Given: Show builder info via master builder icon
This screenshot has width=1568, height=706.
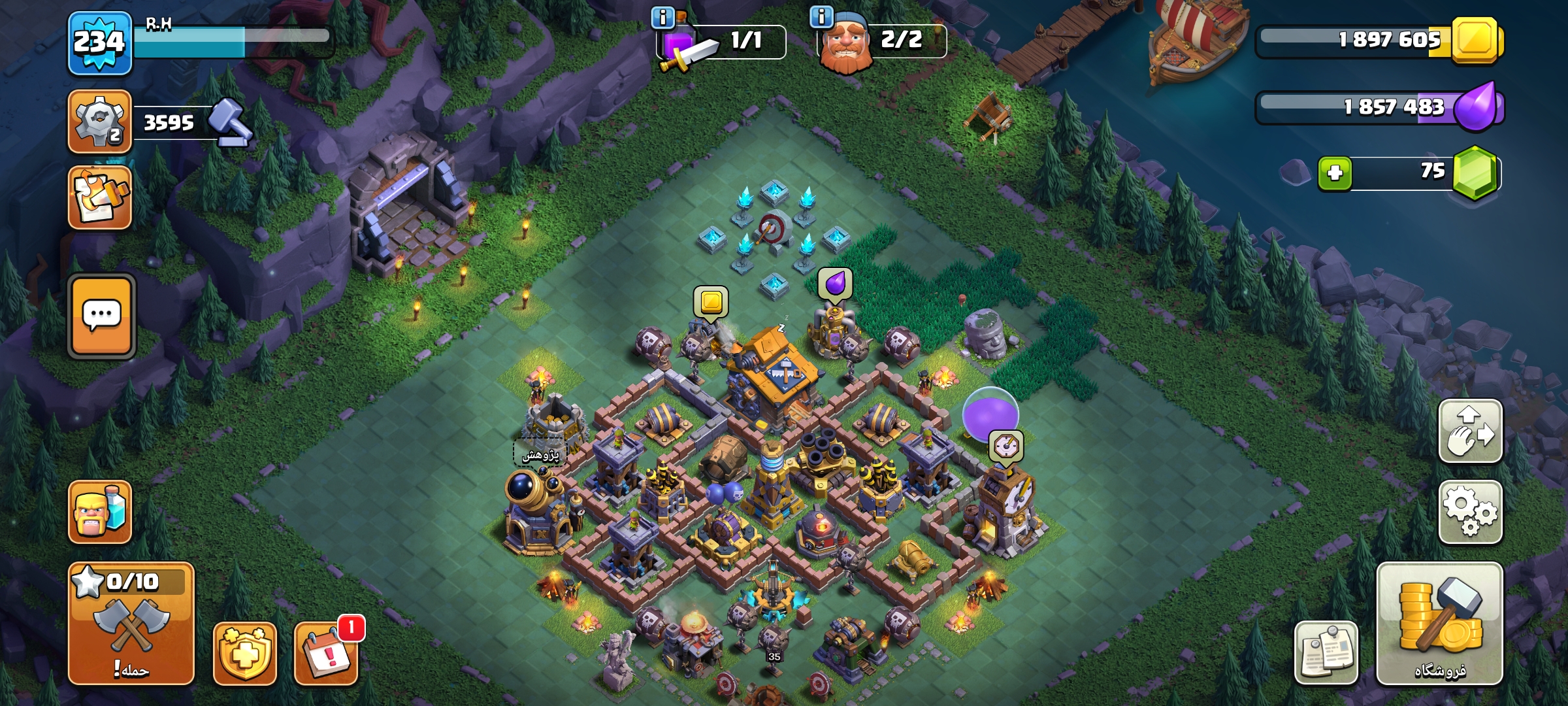Looking at the screenshot, I should [x=845, y=42].
